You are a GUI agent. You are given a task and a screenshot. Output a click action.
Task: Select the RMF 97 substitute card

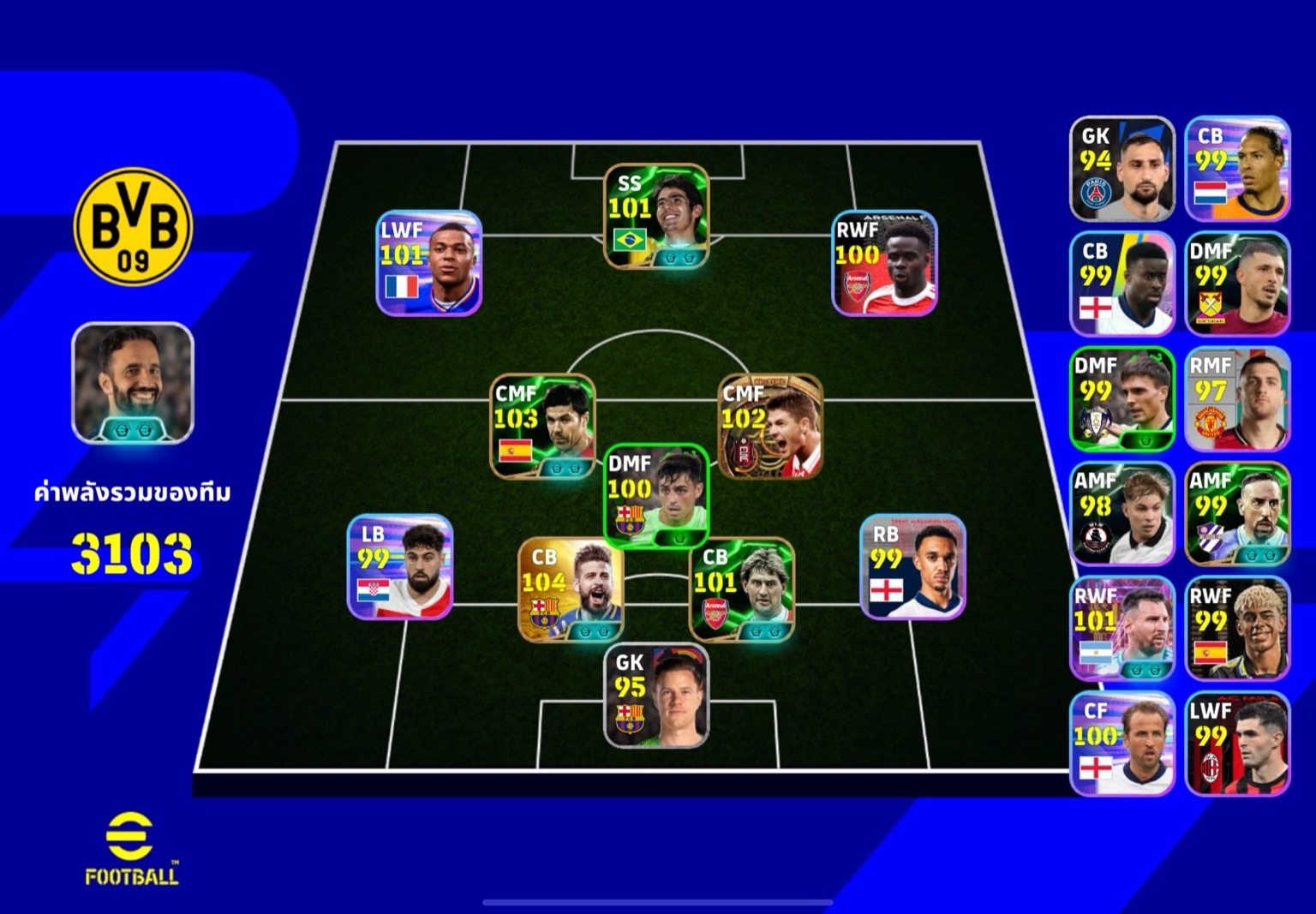tap(1237, 398)
